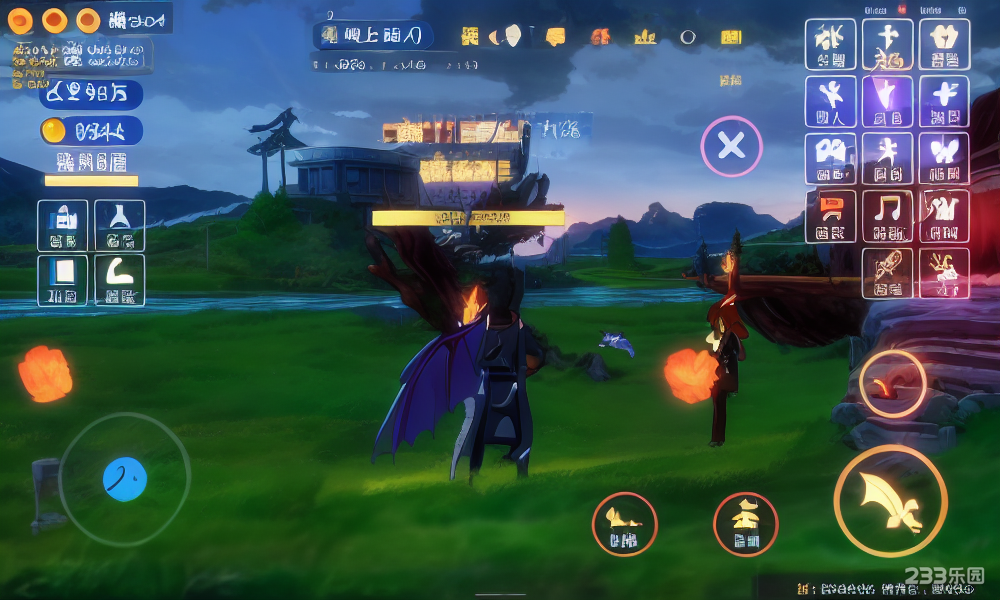Open the white butterfly menu tile

tap(944, 158)
